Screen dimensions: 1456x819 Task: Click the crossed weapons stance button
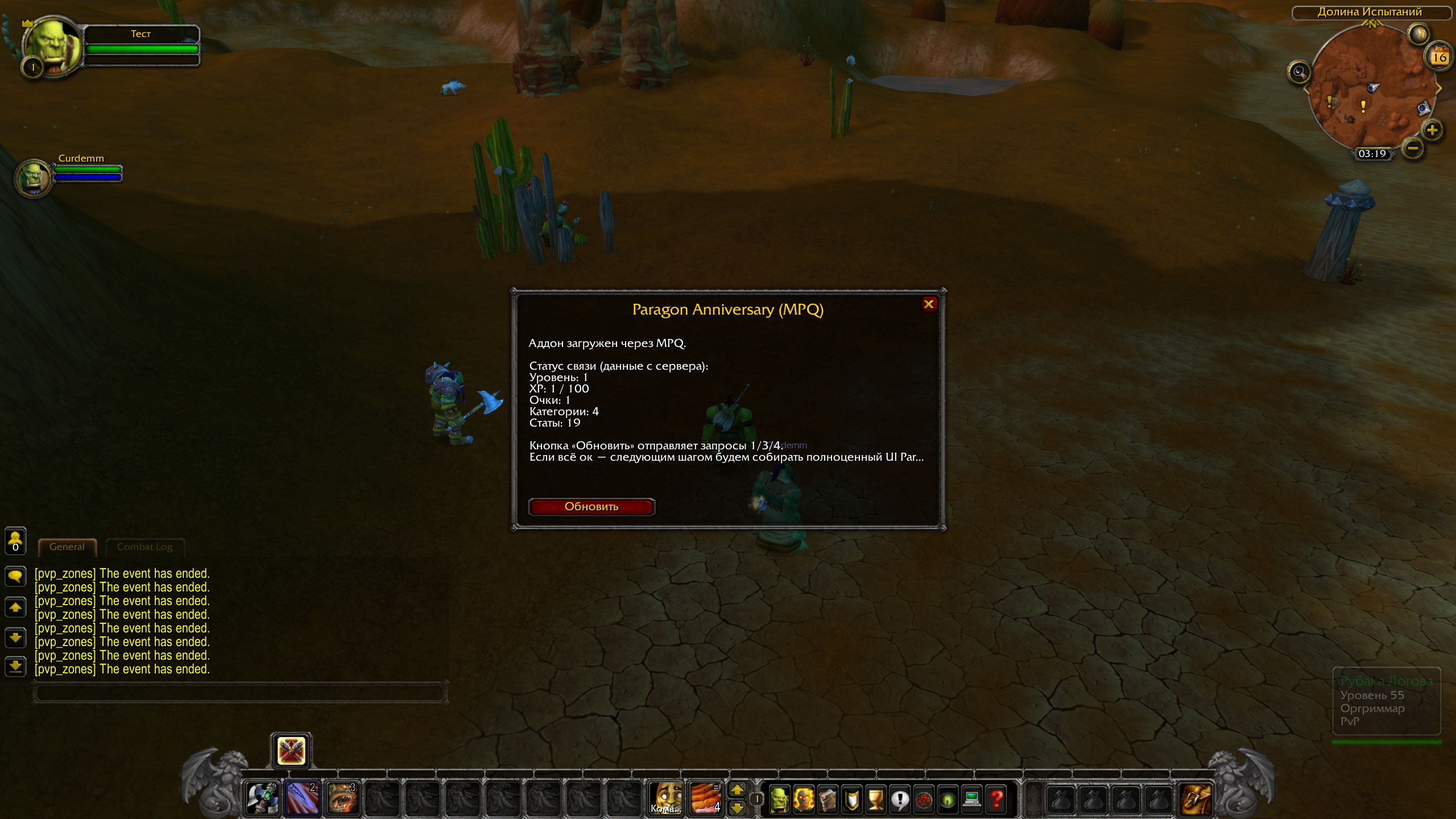291,751
